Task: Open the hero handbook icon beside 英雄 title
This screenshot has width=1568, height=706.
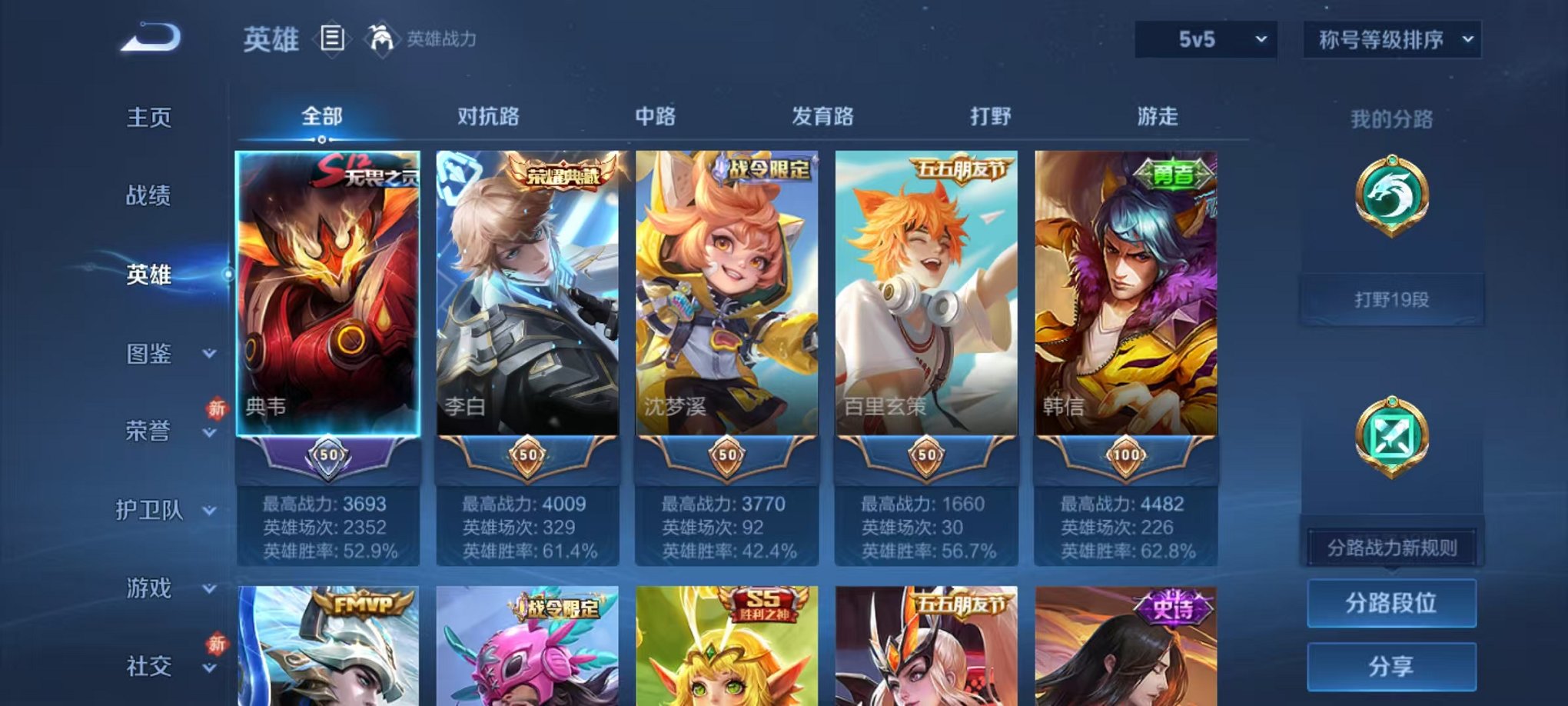Action: [332, 40]
